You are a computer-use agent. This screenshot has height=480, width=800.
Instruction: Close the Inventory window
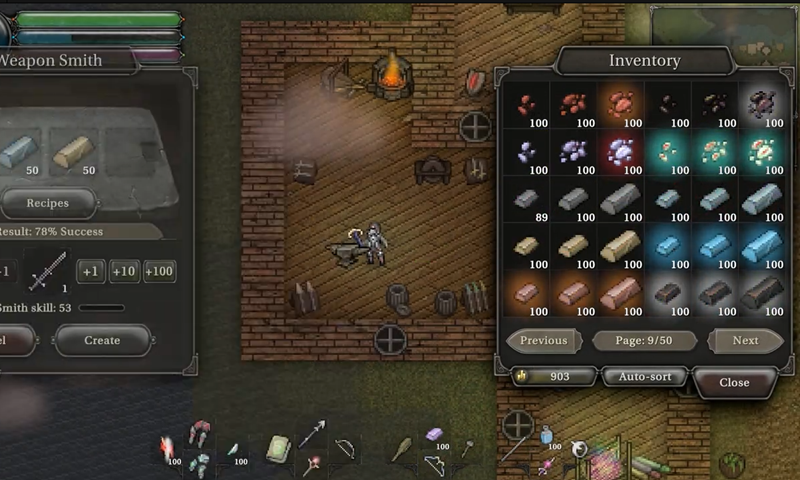[734, 382]
